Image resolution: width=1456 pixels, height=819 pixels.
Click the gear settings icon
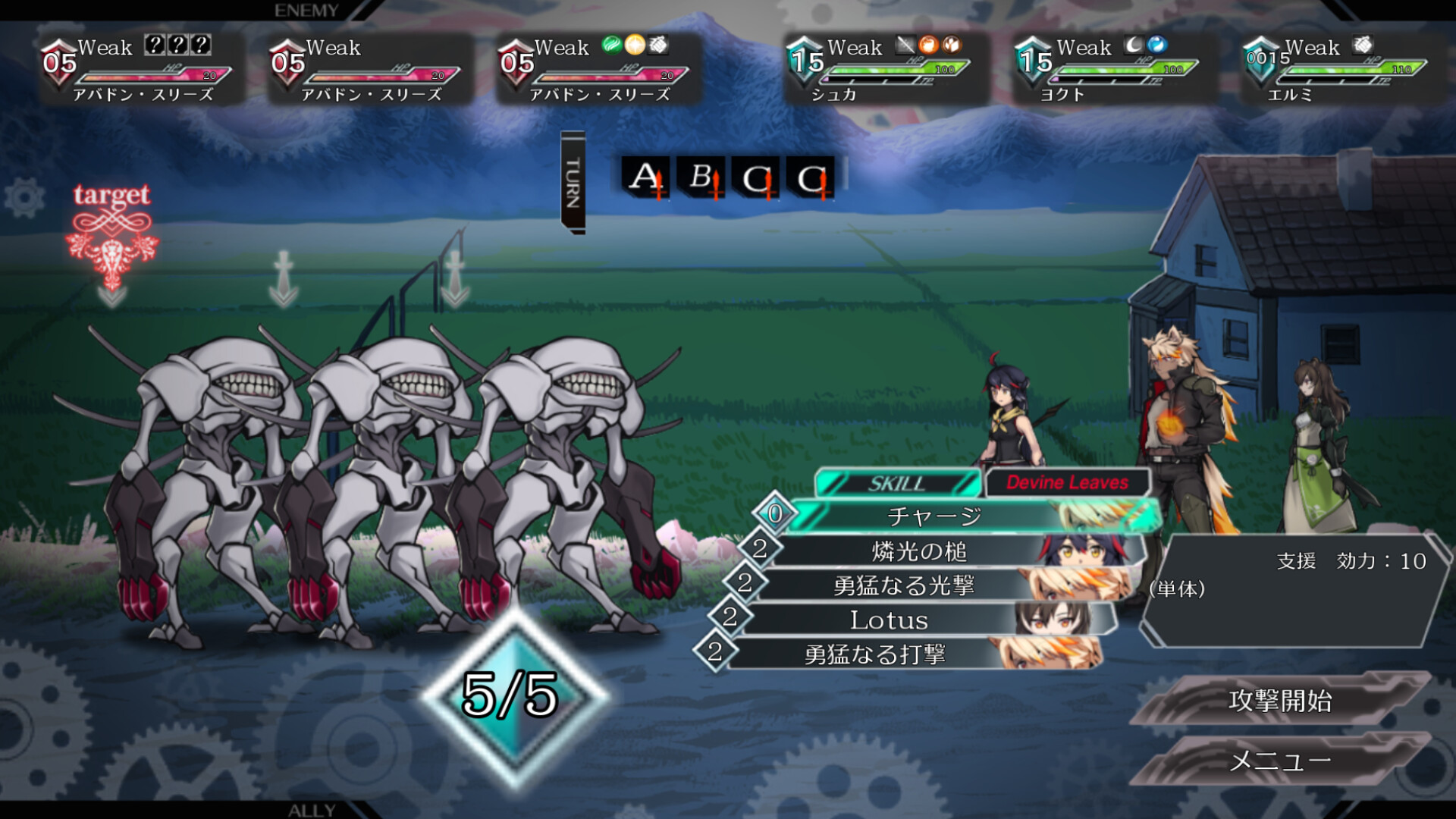coord(24,198)
